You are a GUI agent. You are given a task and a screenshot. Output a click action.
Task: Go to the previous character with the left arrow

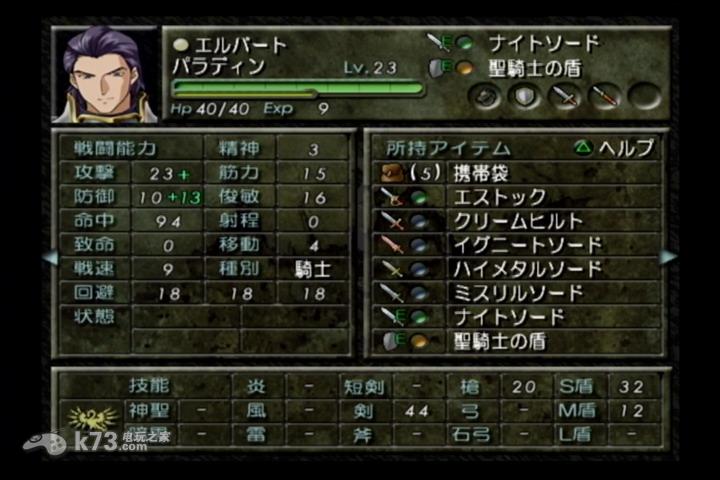50,257
